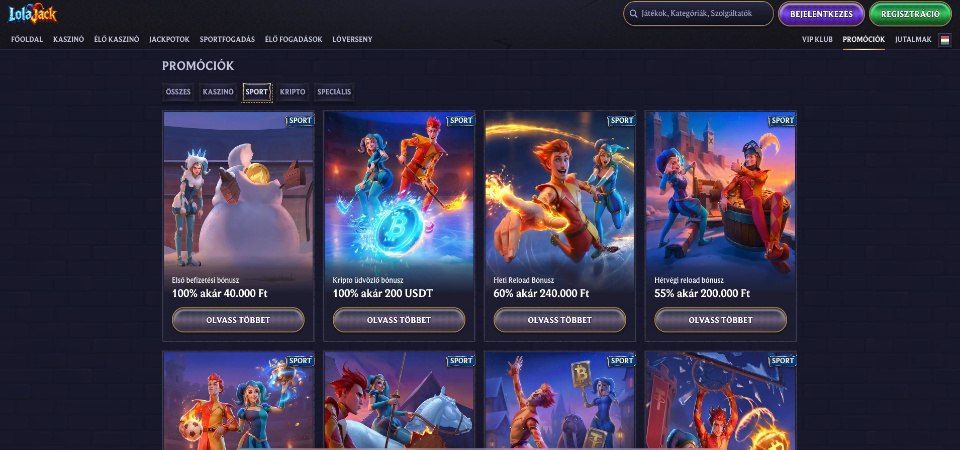The image size is (960, 450).
Task: Show the Jackpotok page
Action: click(x=169, y=39)
